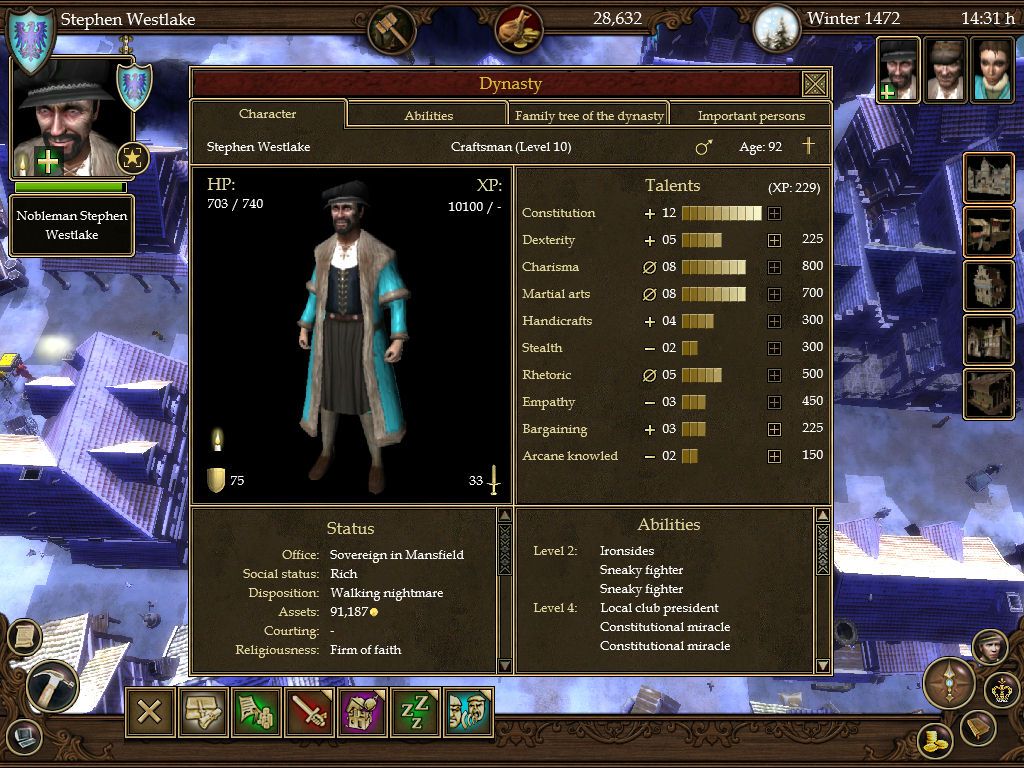This screenshot has width=1024, height=768.
Task: Click the hammer build icon
Action: pos(52,687)
